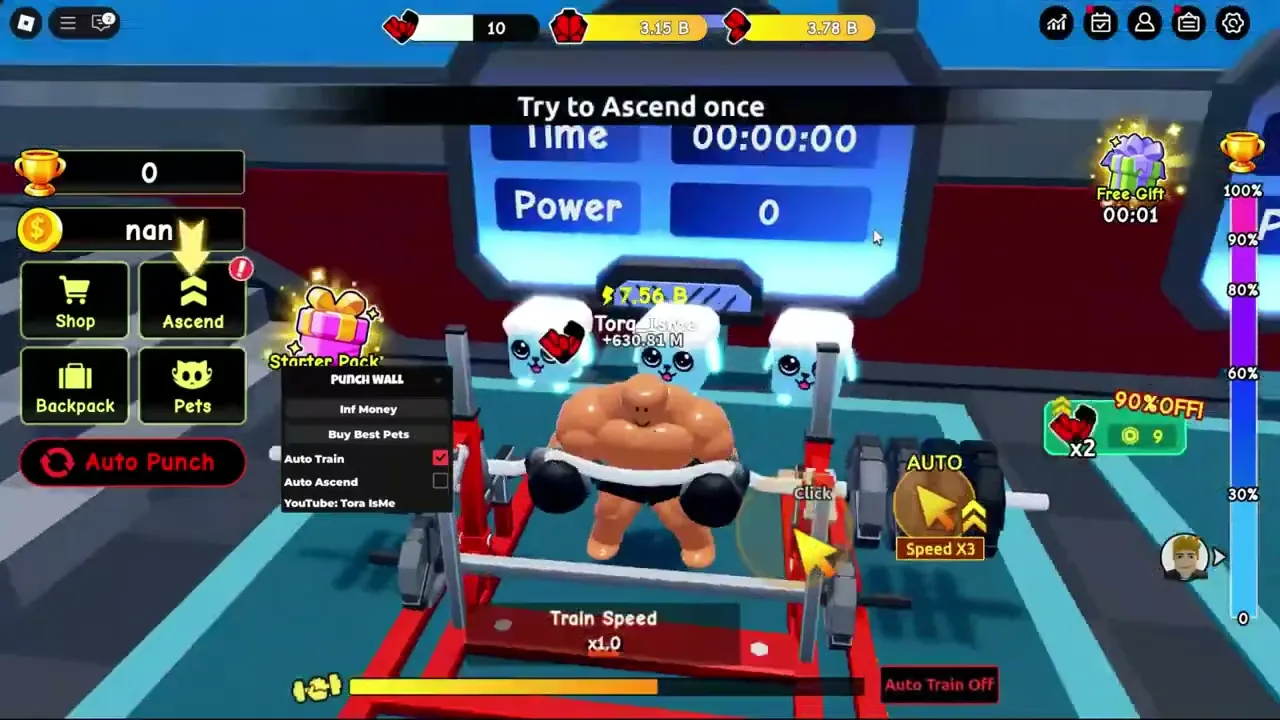1280x720 pixels.
Task: Open the Backpack via briefcase icon
Action: click(x=75, y=385)
